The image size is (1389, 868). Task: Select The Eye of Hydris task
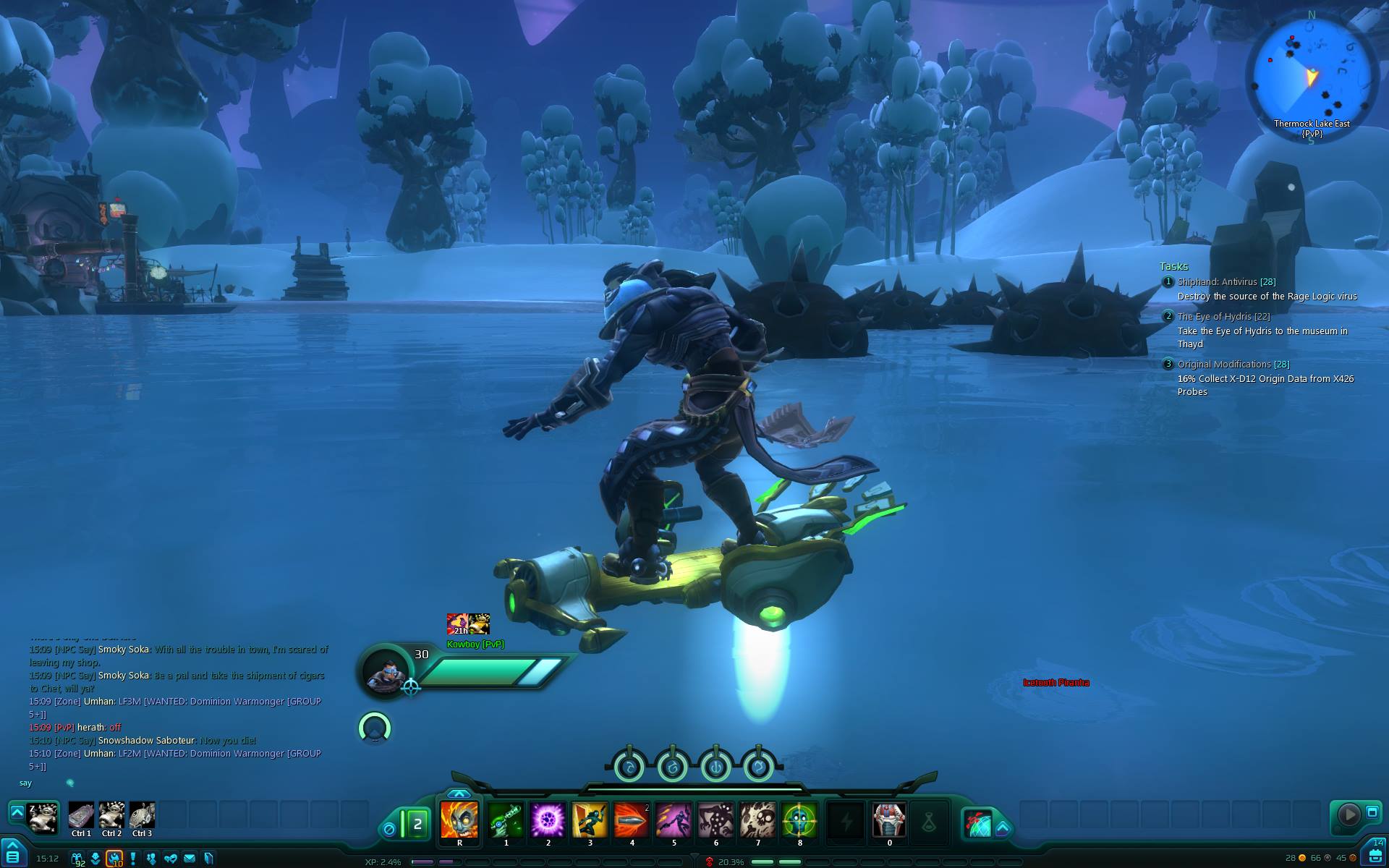pos(1223,317)
